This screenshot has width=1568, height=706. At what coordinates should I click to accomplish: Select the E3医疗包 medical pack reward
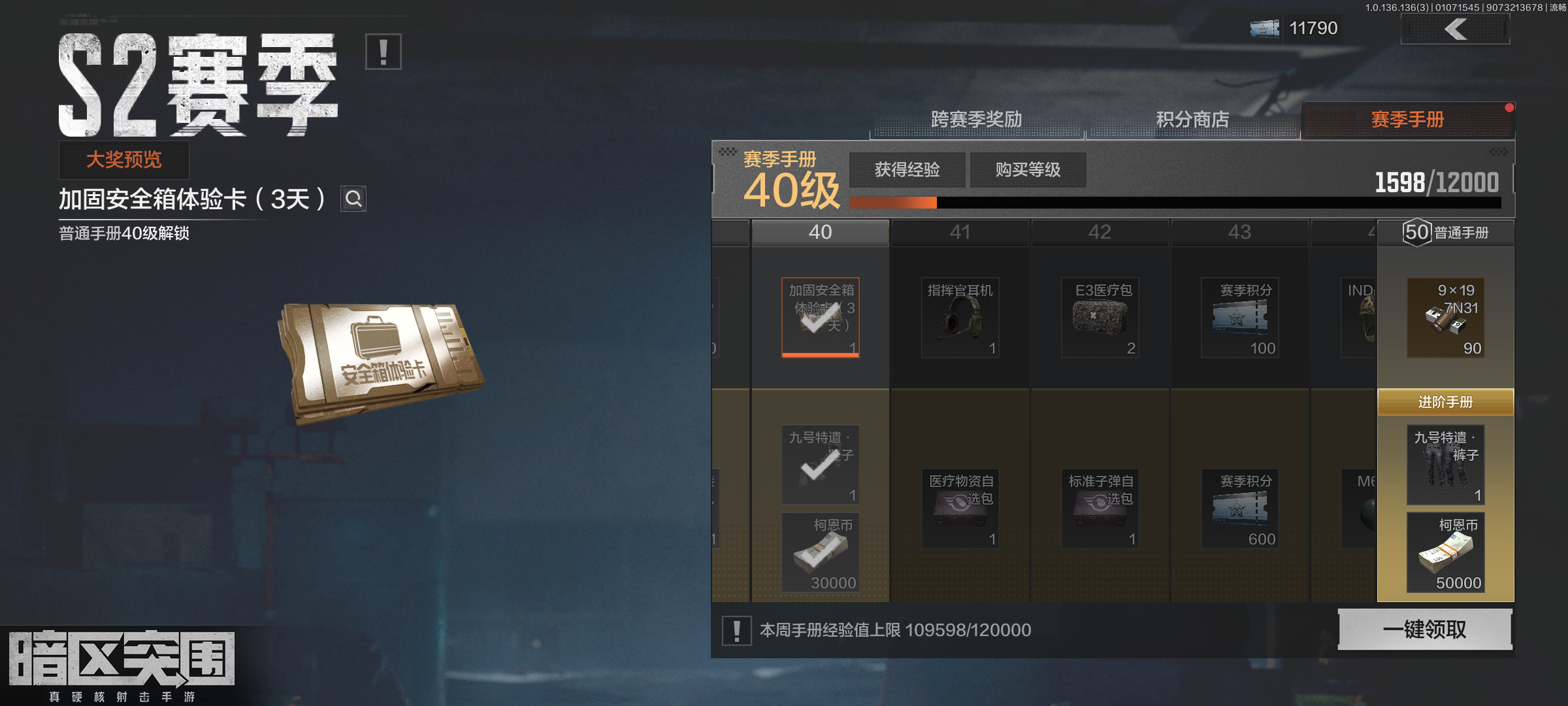click(x=1100, y=317)
